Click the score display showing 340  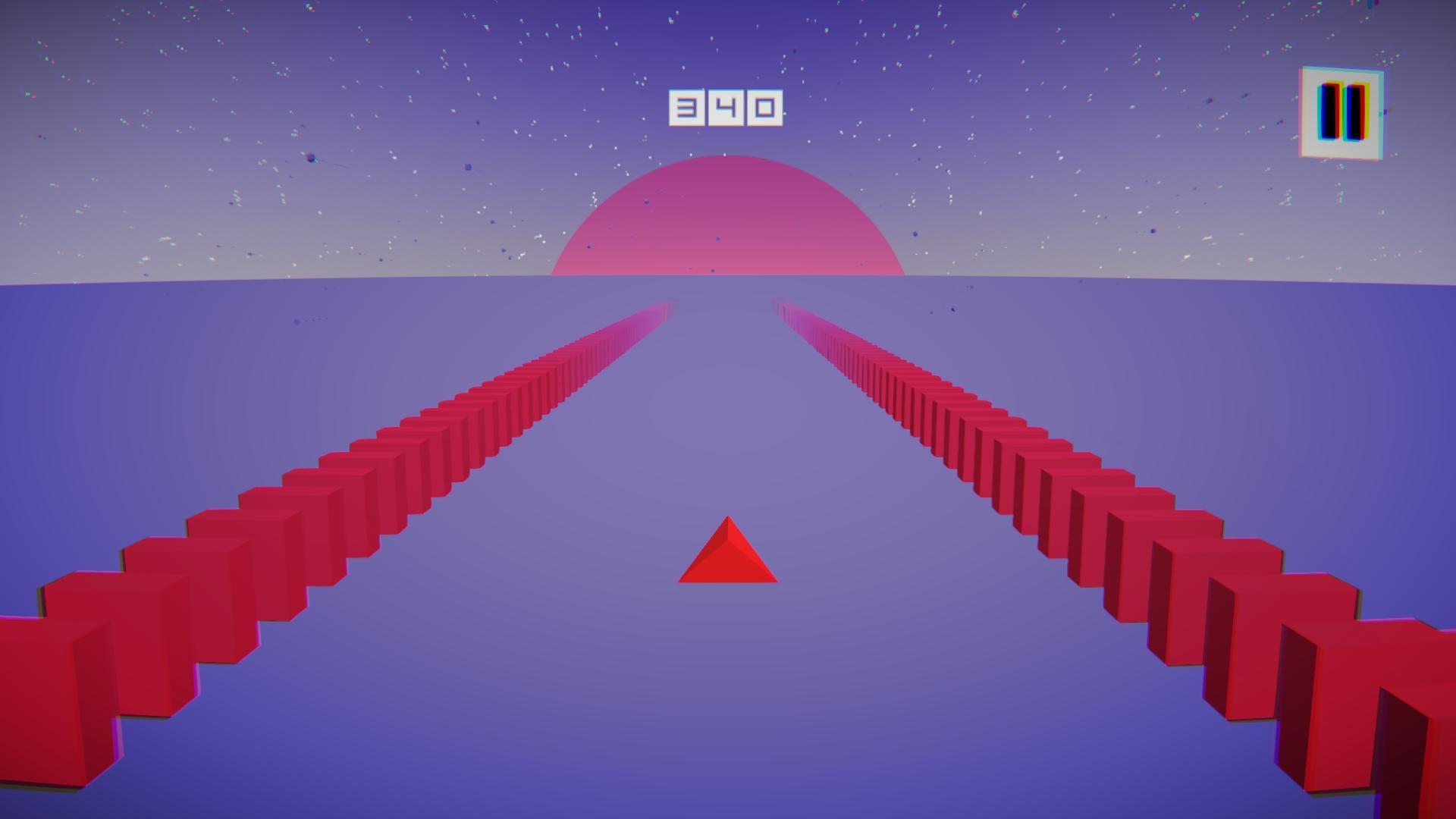(726, 106)
